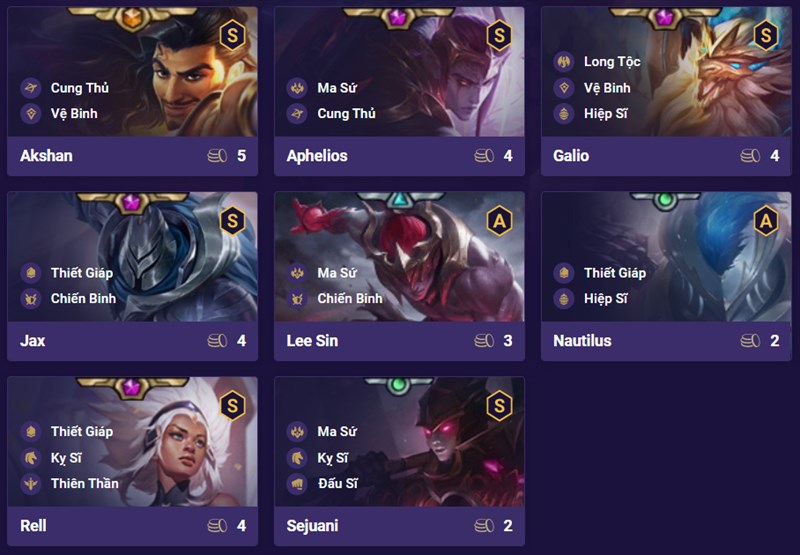Choose the Nautilus champion card
The image size is (800, 555).
[x=666, y=275]
